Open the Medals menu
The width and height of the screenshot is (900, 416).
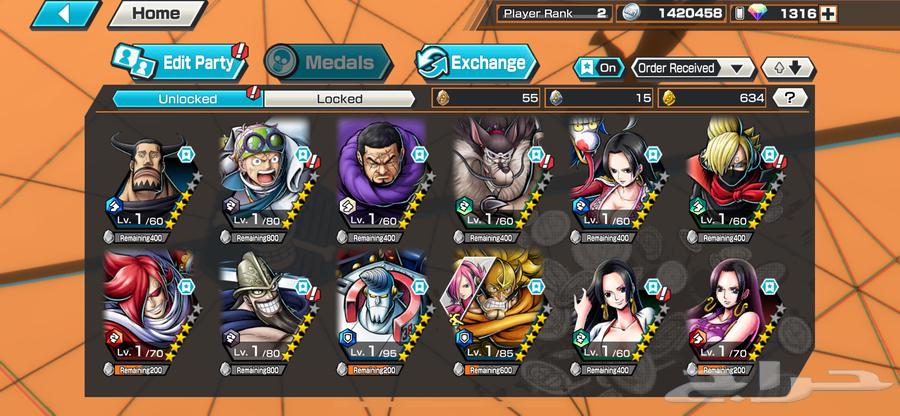pyautogui.click(x=320, y=62)
